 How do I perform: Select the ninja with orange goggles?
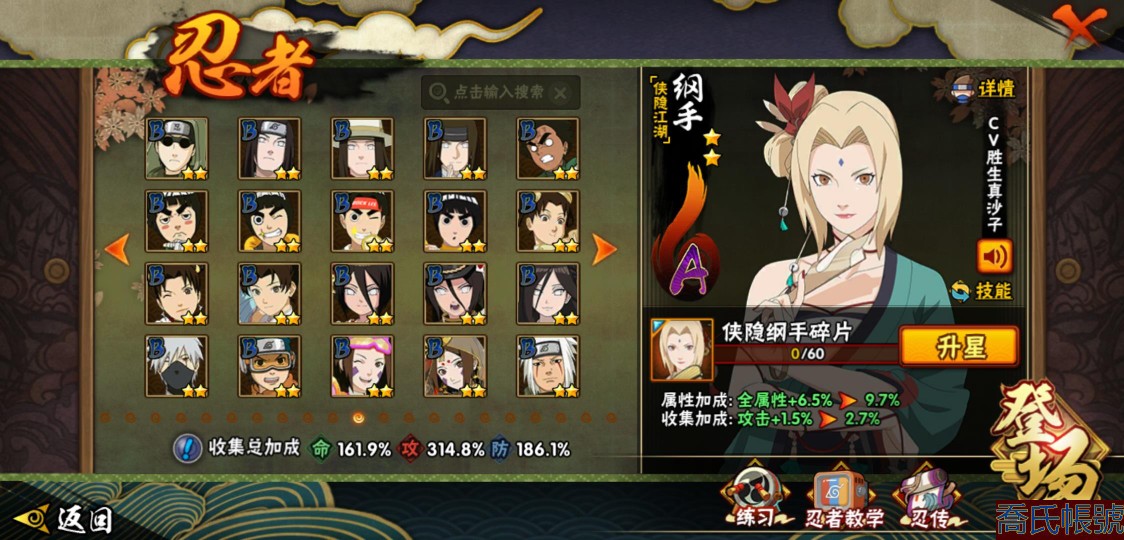(269, 366)
